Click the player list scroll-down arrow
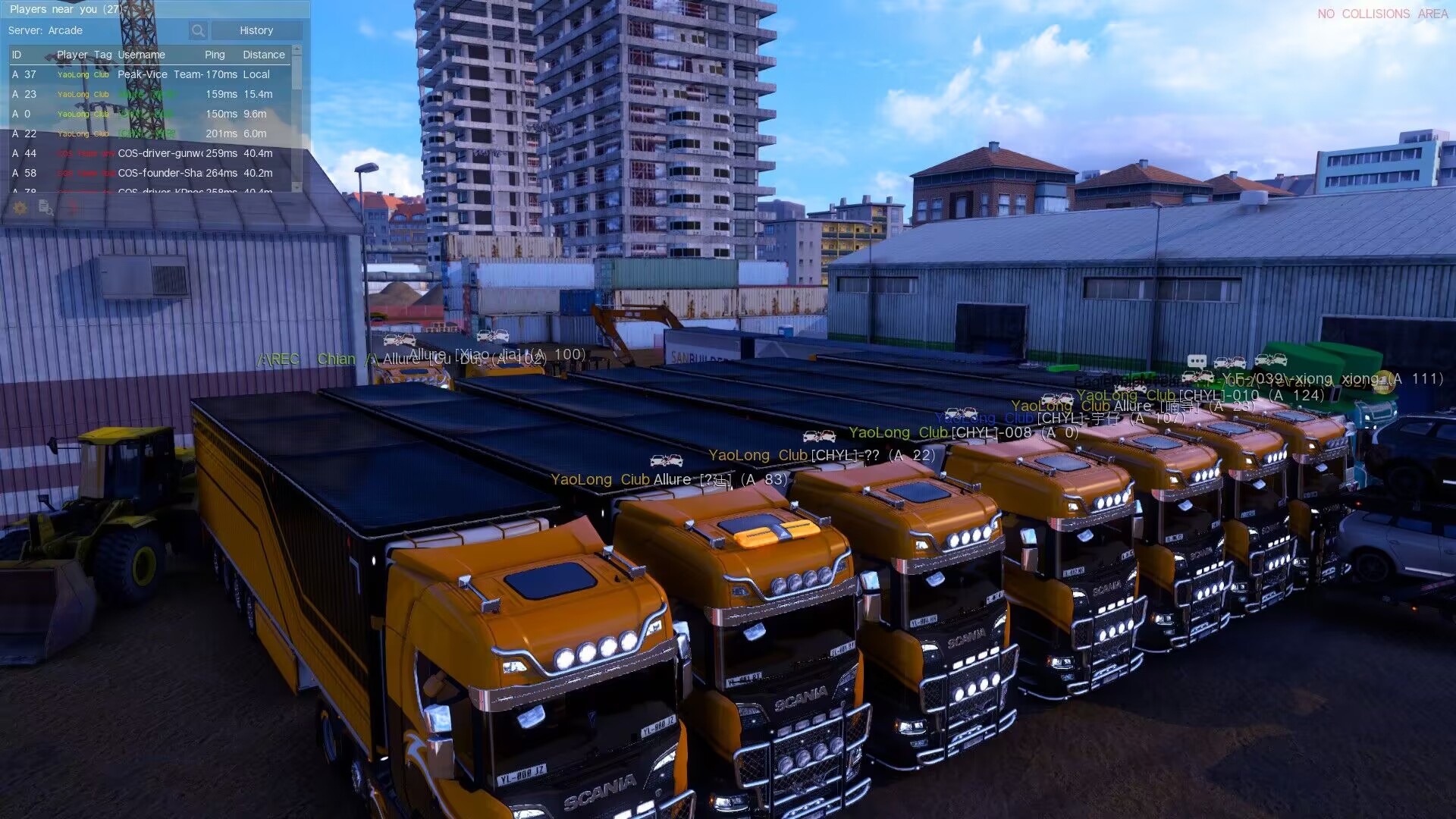 (297, 186)
